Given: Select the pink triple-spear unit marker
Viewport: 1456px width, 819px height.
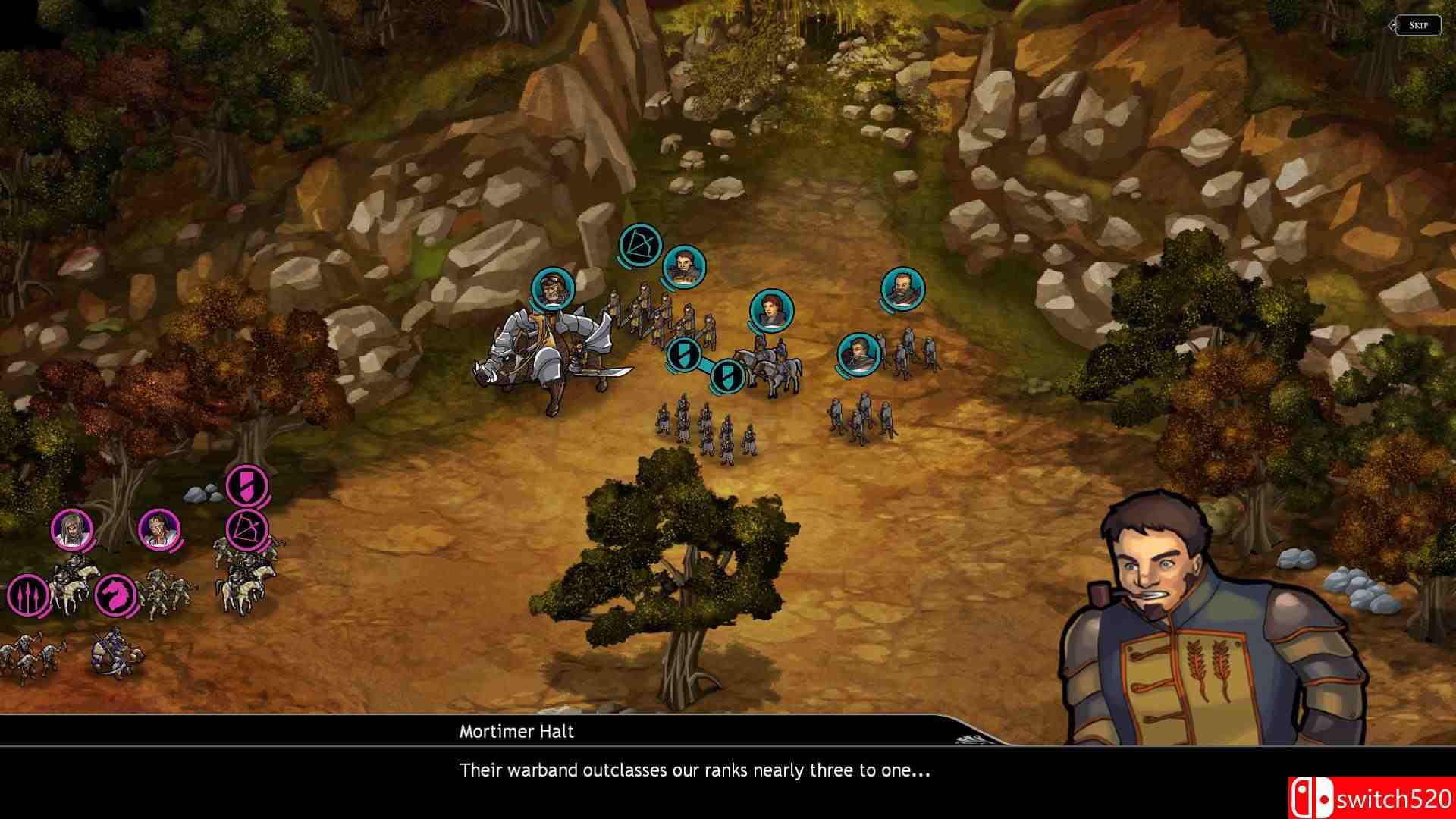Looking at the screenshot, I should tap(27, 595).
